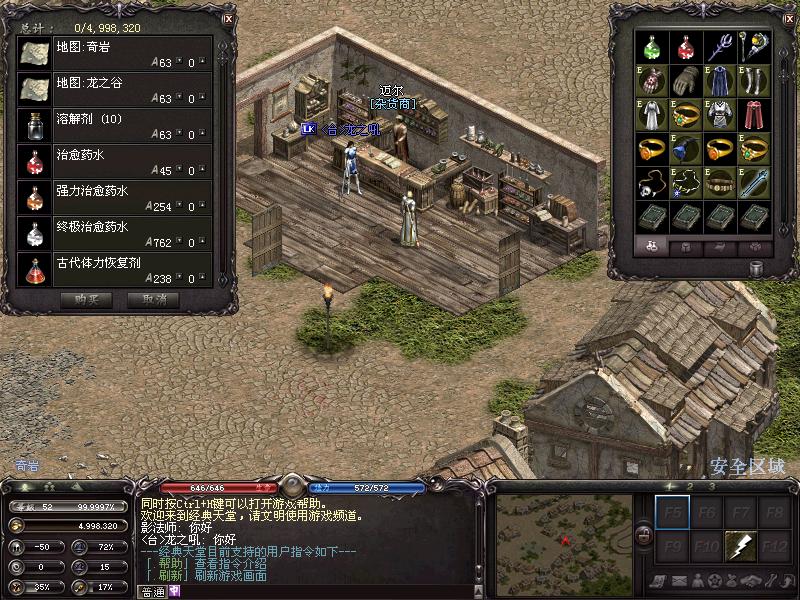
Task: Activate the lightning bolt hotkey skill
Action: 741,547
